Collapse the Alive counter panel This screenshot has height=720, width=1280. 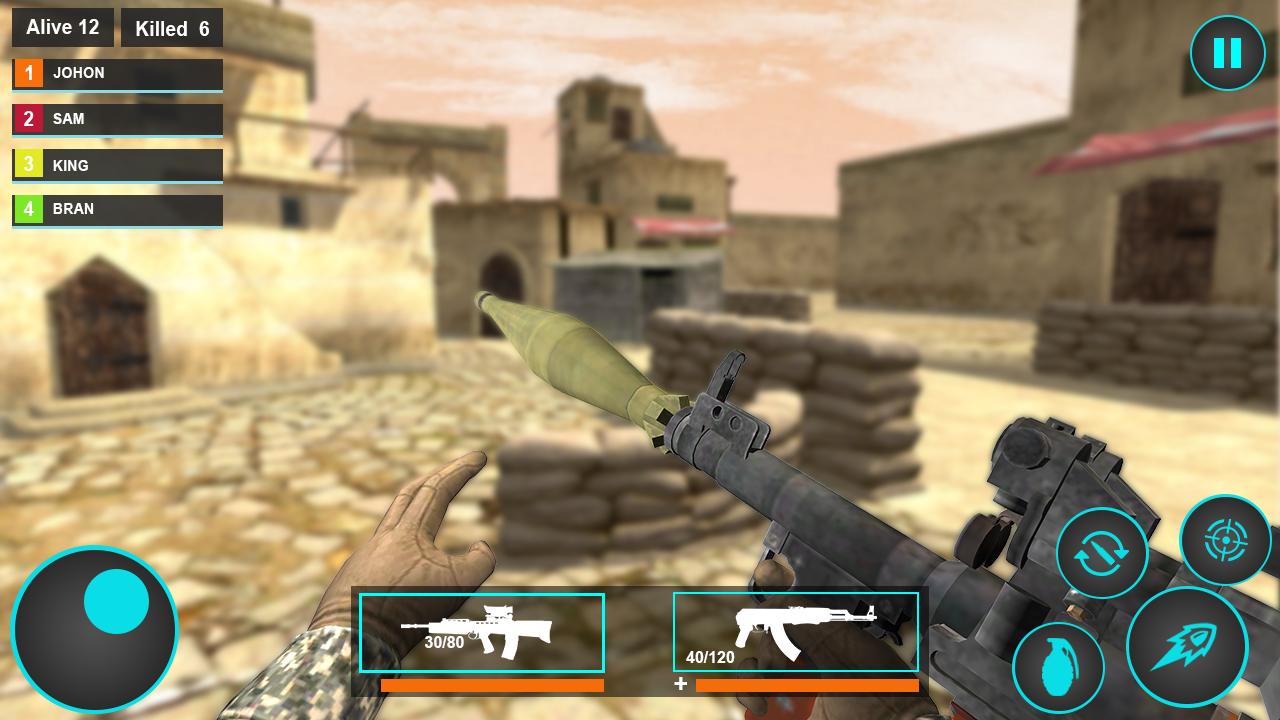click(62, 27)
